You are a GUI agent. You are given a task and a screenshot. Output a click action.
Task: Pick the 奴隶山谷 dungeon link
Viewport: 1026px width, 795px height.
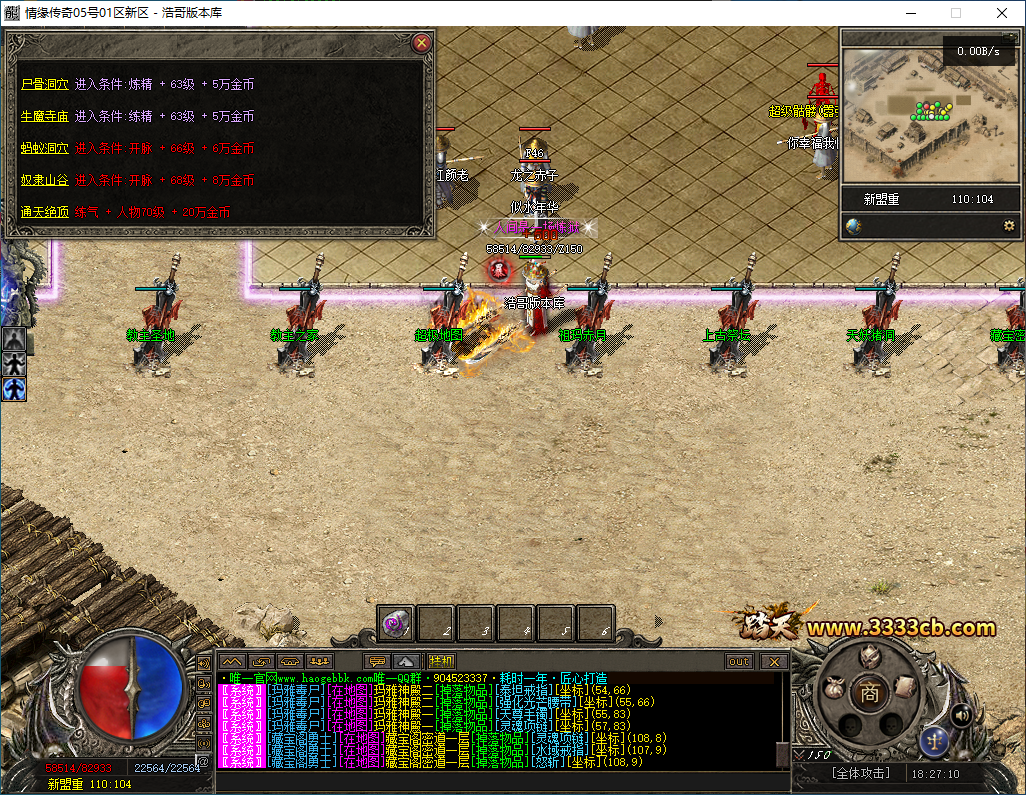tap(44, 180)
